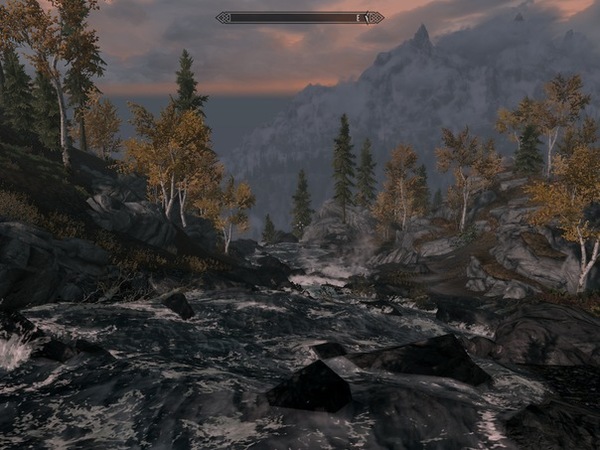Click the compass bar showing East

(x=299, y=17)
